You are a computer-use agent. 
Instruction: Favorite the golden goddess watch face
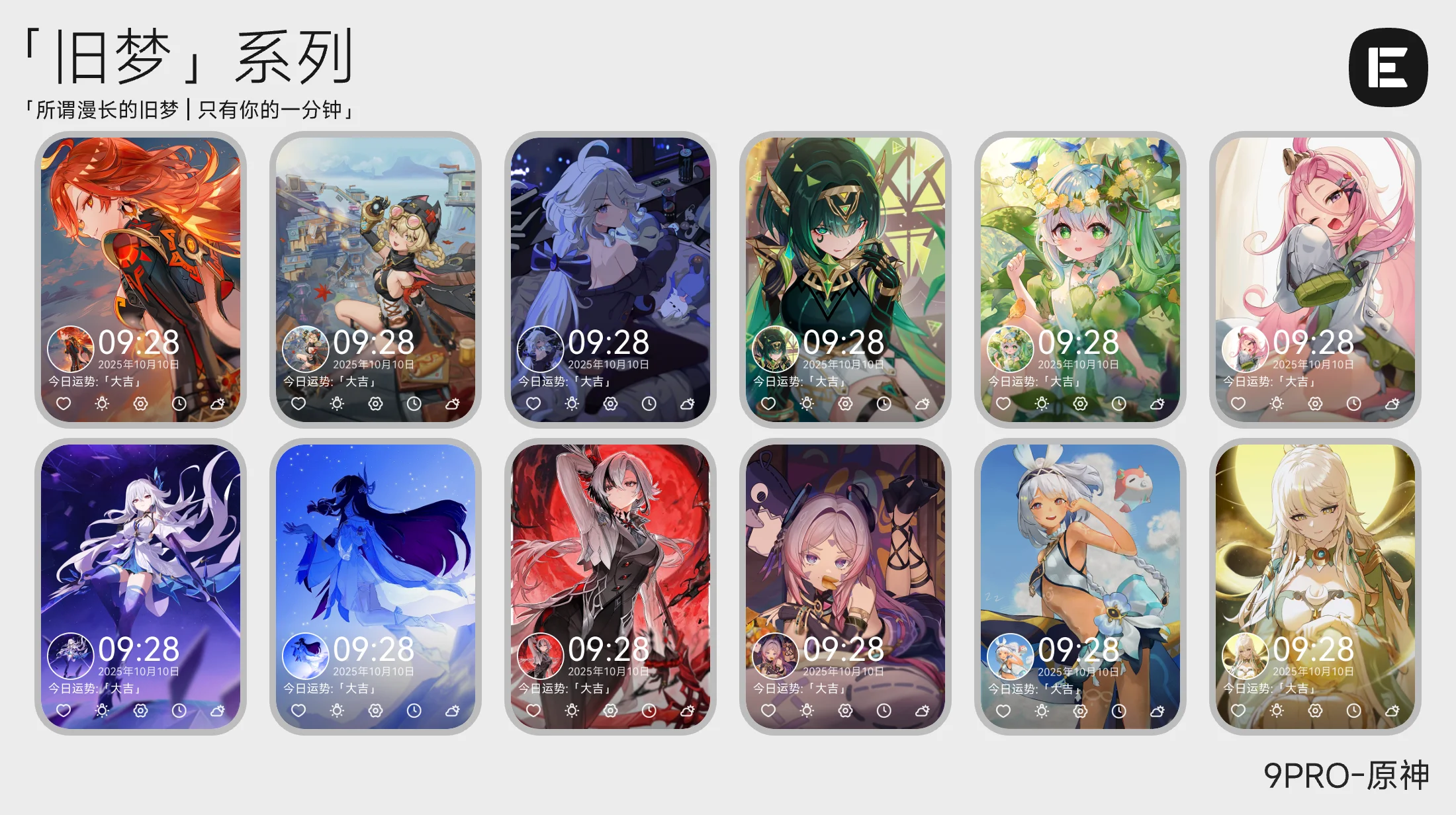click(1238, 710)
